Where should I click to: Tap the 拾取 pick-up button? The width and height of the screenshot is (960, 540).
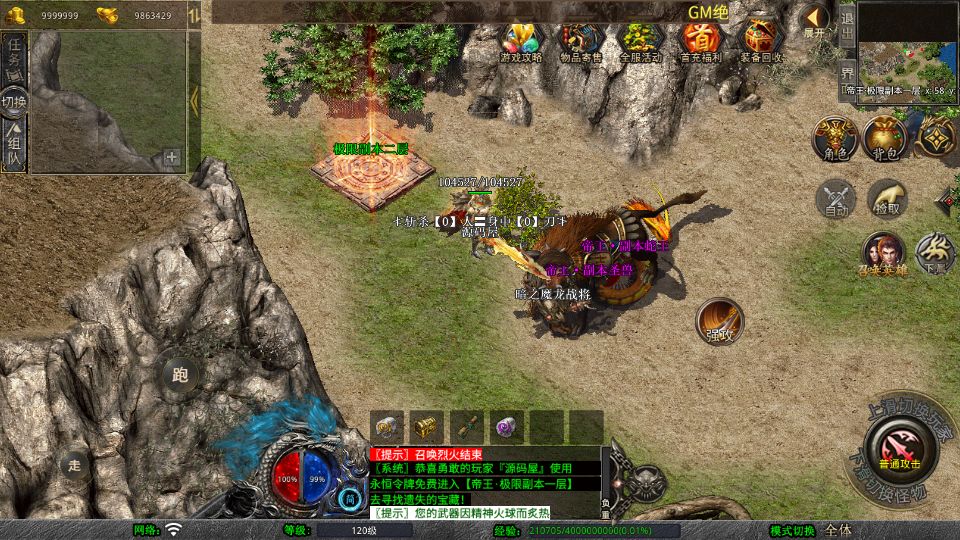pyautogui.click(x=887, y=199)
